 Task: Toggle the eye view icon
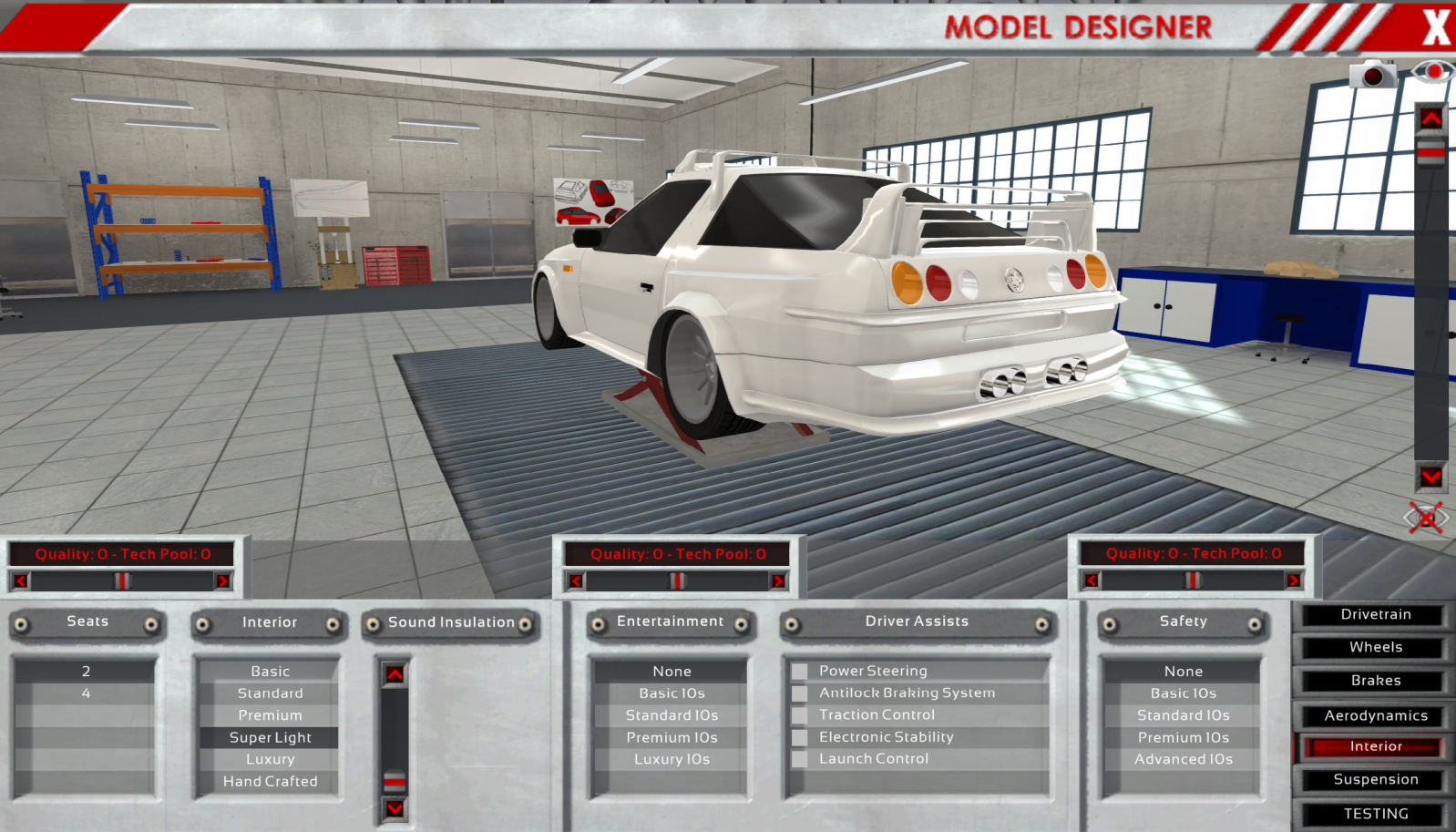pyautogui.click(x=1432, y=72)
